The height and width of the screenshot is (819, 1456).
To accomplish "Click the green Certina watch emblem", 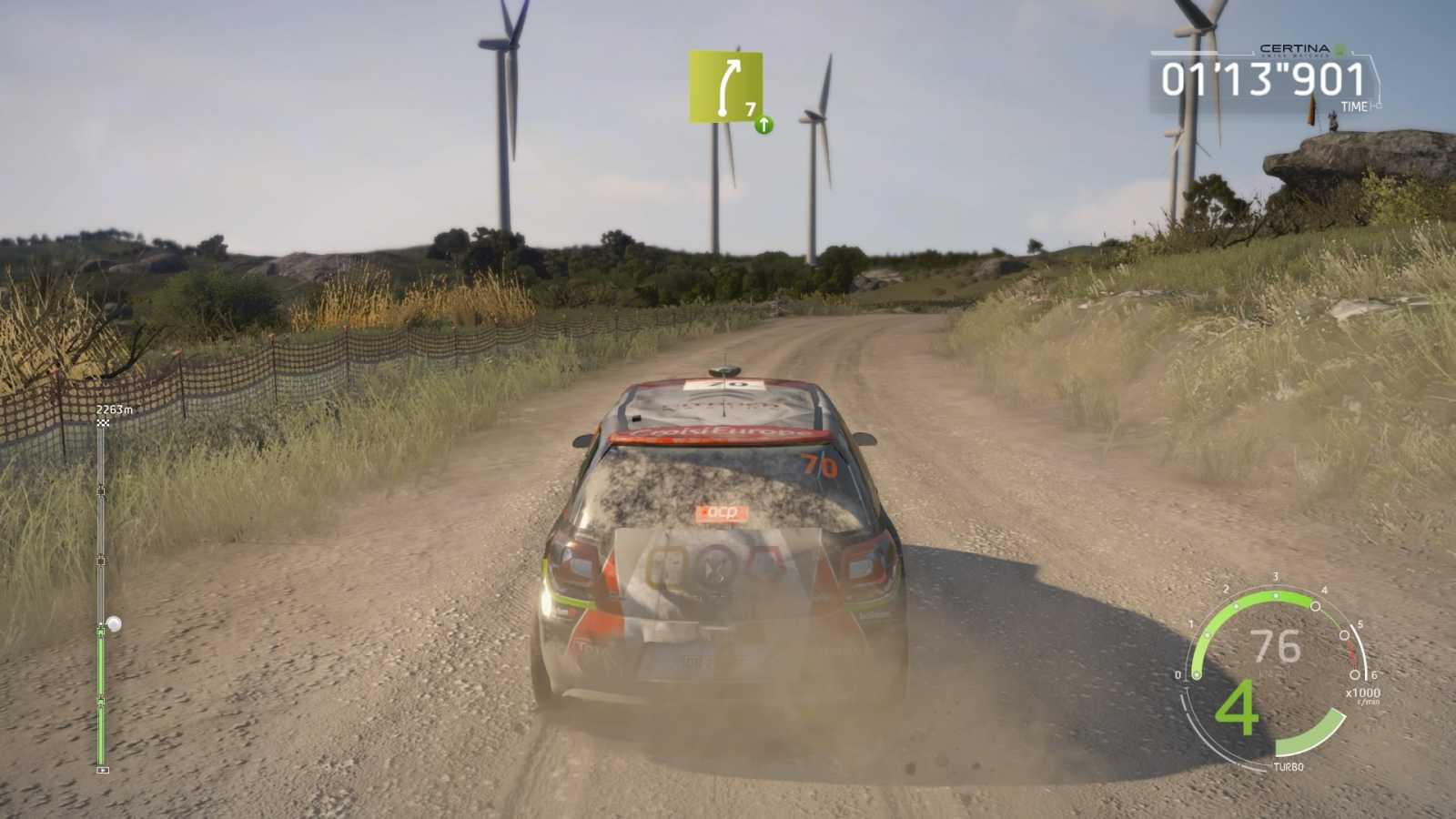I will [x=1339, y=52].
